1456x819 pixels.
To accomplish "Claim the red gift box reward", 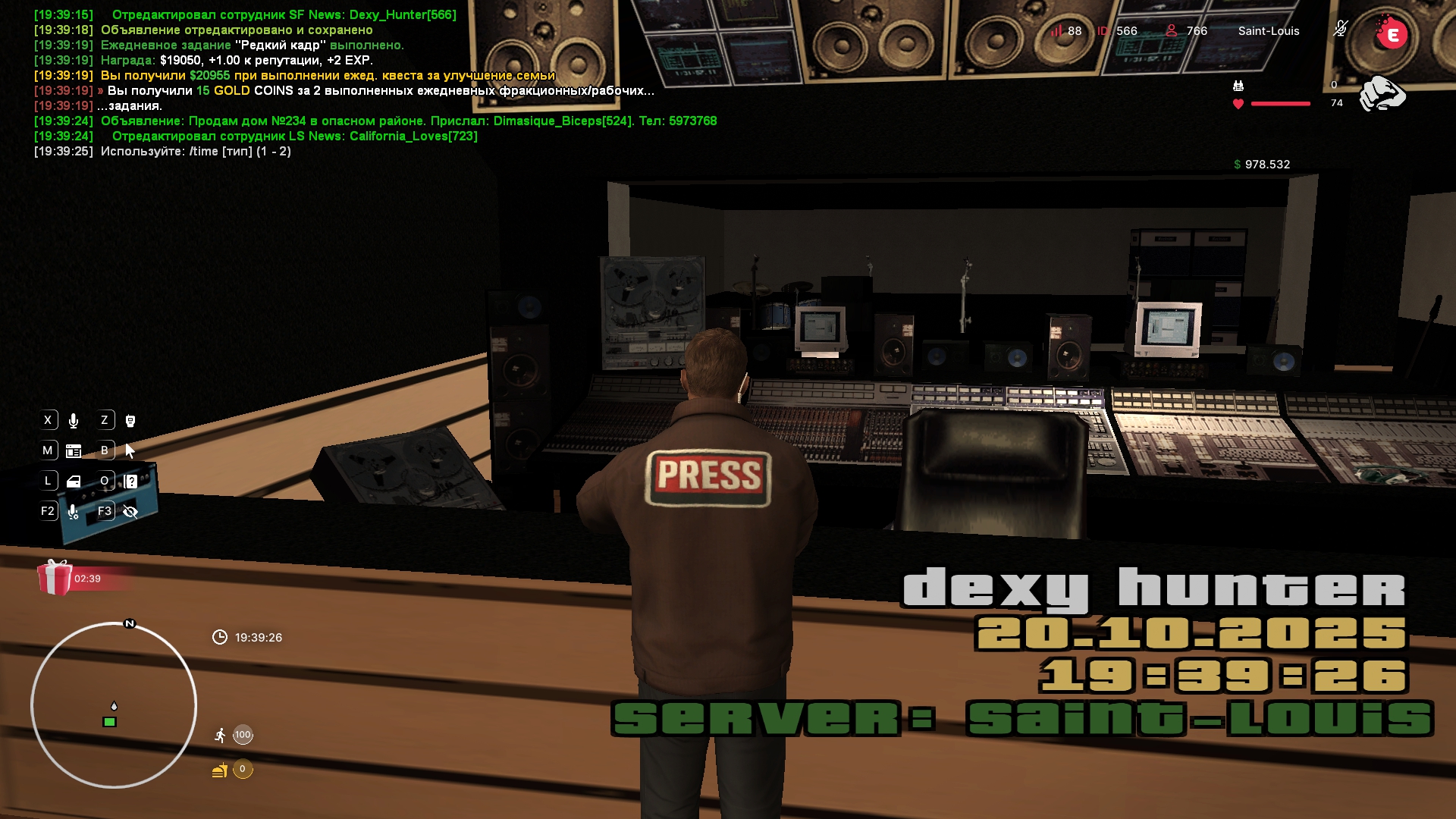I will pos(55,578).
